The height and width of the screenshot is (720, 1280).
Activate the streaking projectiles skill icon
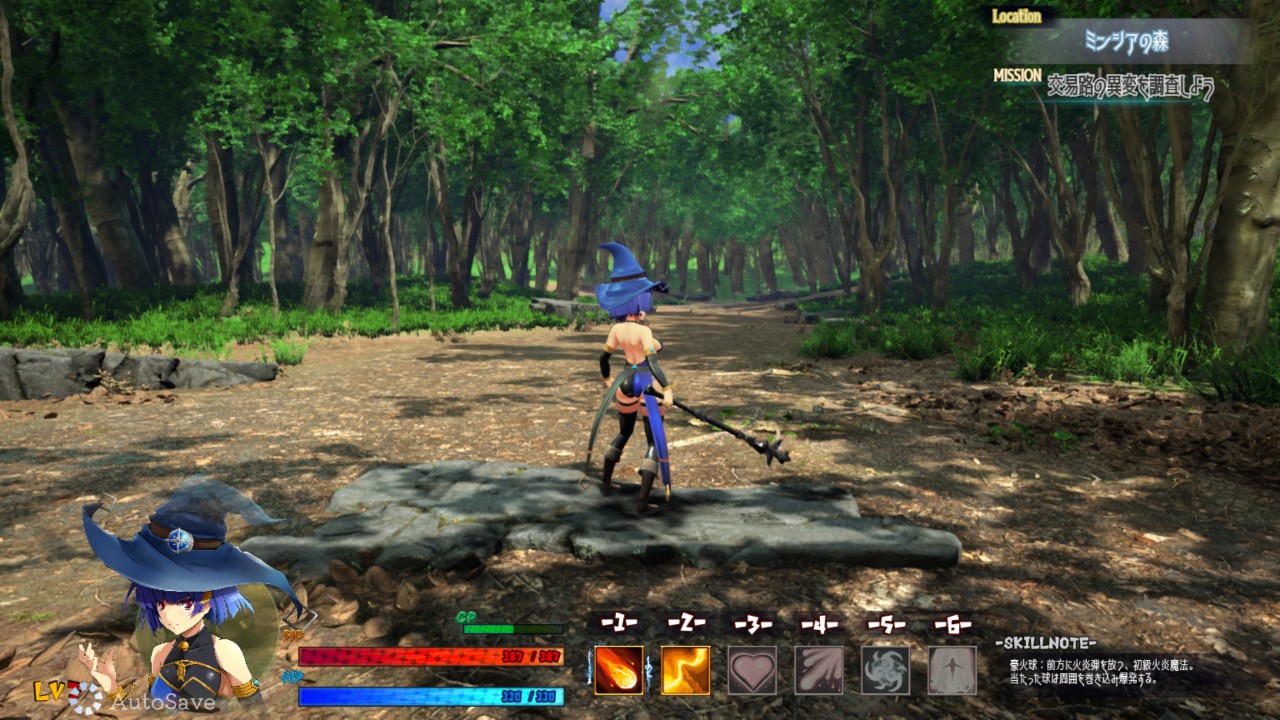click(x=819, y=670)
